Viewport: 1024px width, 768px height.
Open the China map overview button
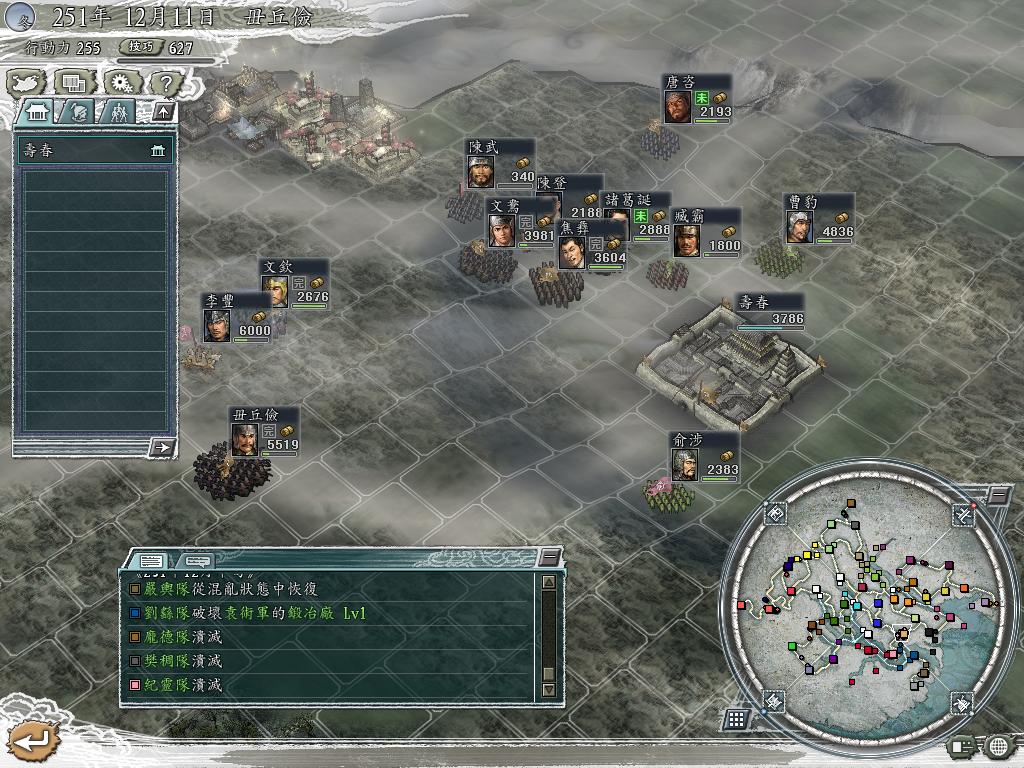(27, 83)
